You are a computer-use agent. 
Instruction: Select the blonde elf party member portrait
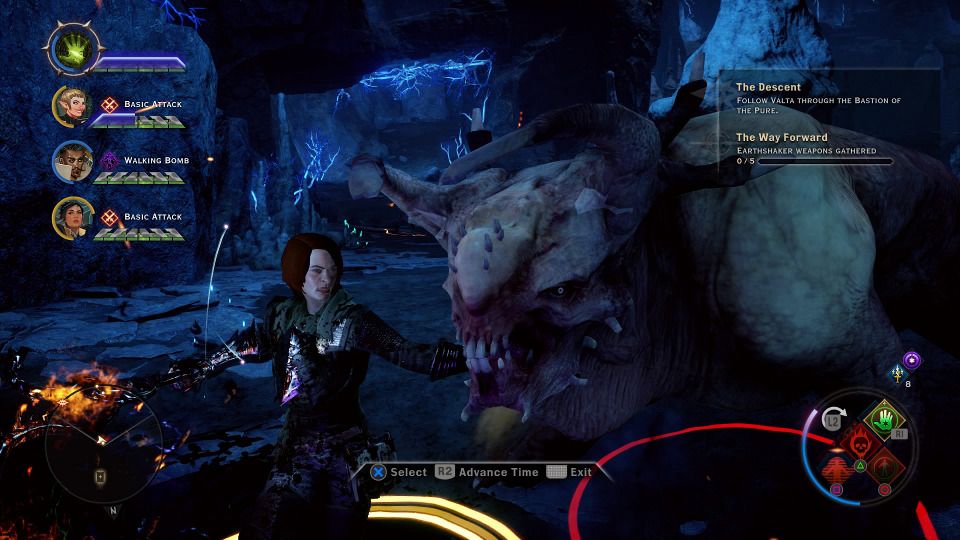tap(73, 106)
